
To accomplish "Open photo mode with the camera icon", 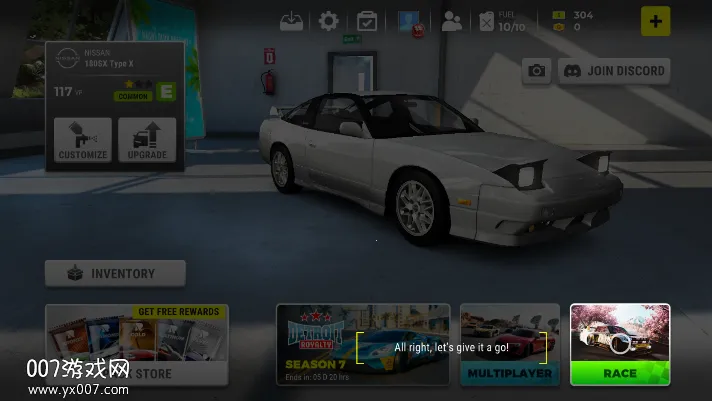I will (537, 70).
